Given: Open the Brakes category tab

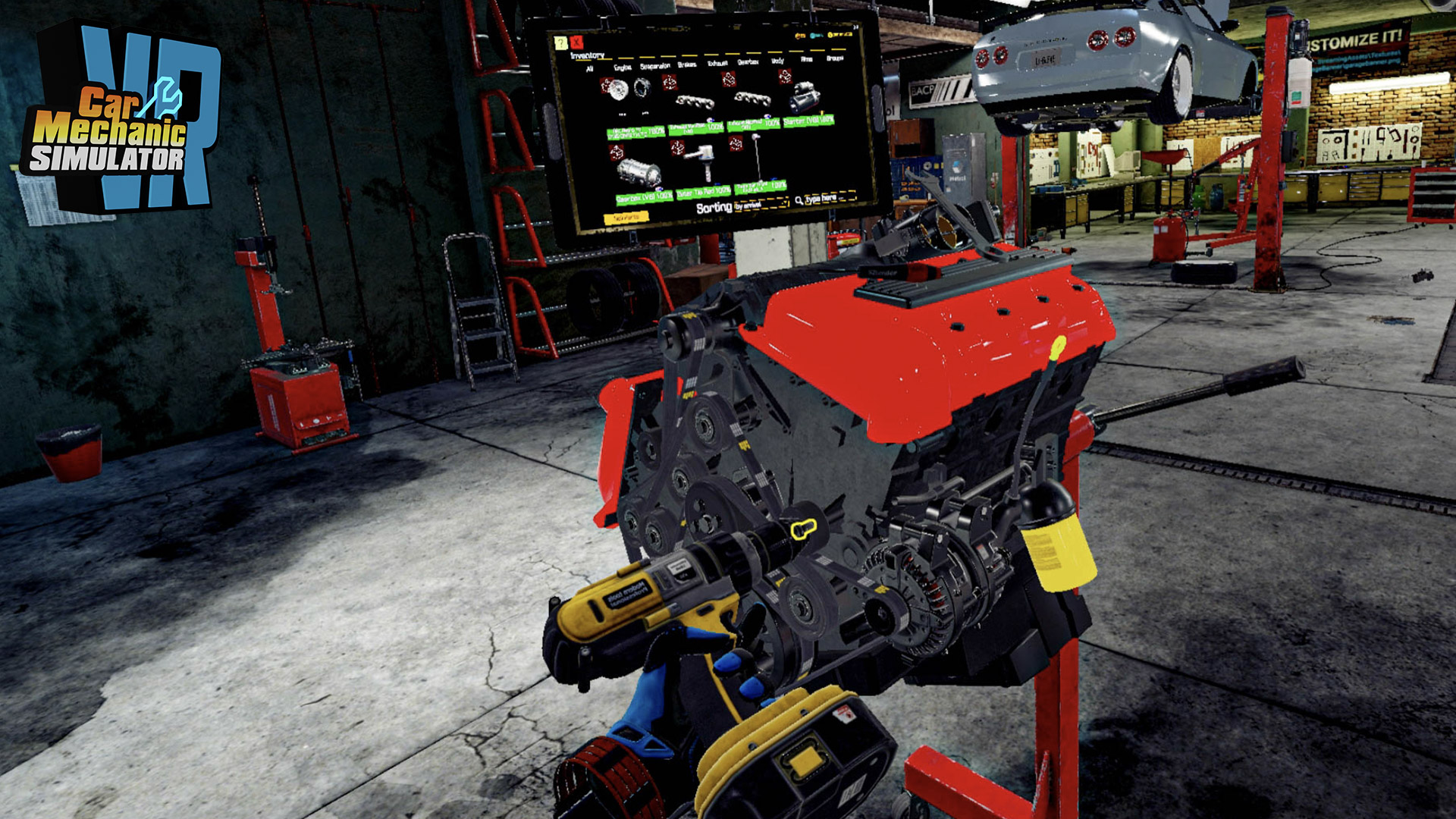Looking at the screenshot, I should (x=687, y=65).
